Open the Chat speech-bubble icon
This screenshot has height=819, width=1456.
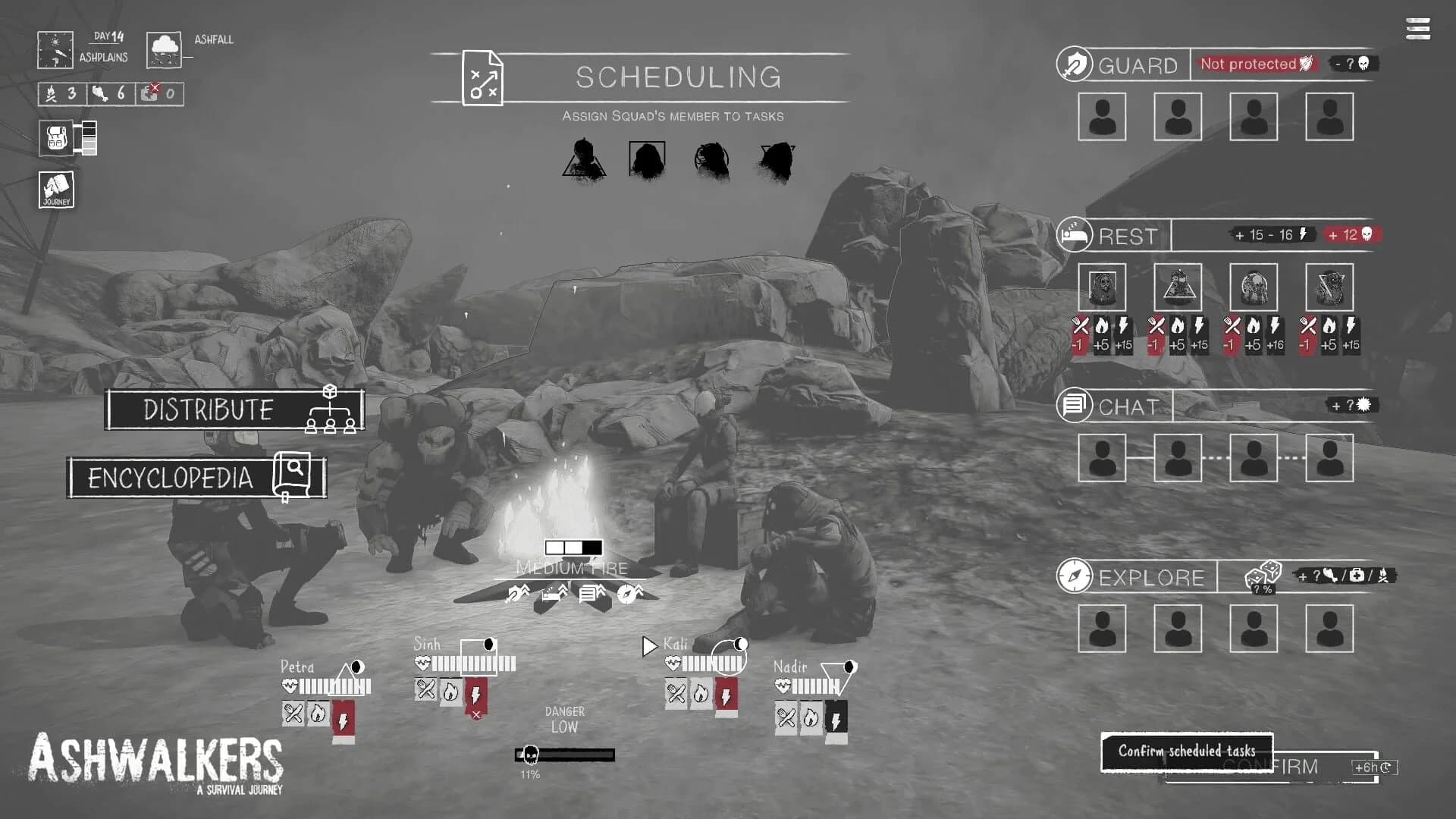(x=1074, y=405)
